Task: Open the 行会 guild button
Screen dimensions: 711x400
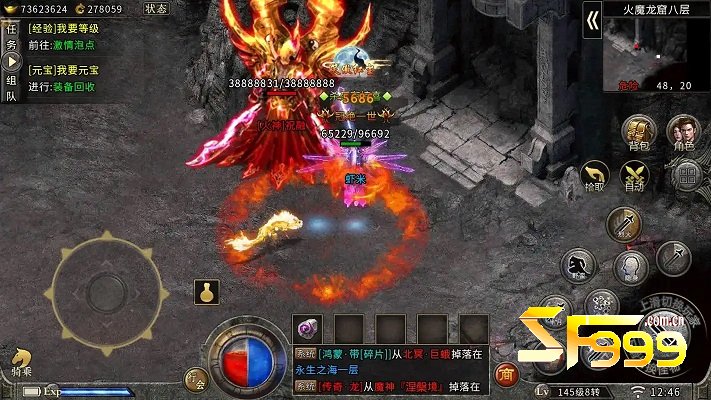Action: [x=195, y=379]
